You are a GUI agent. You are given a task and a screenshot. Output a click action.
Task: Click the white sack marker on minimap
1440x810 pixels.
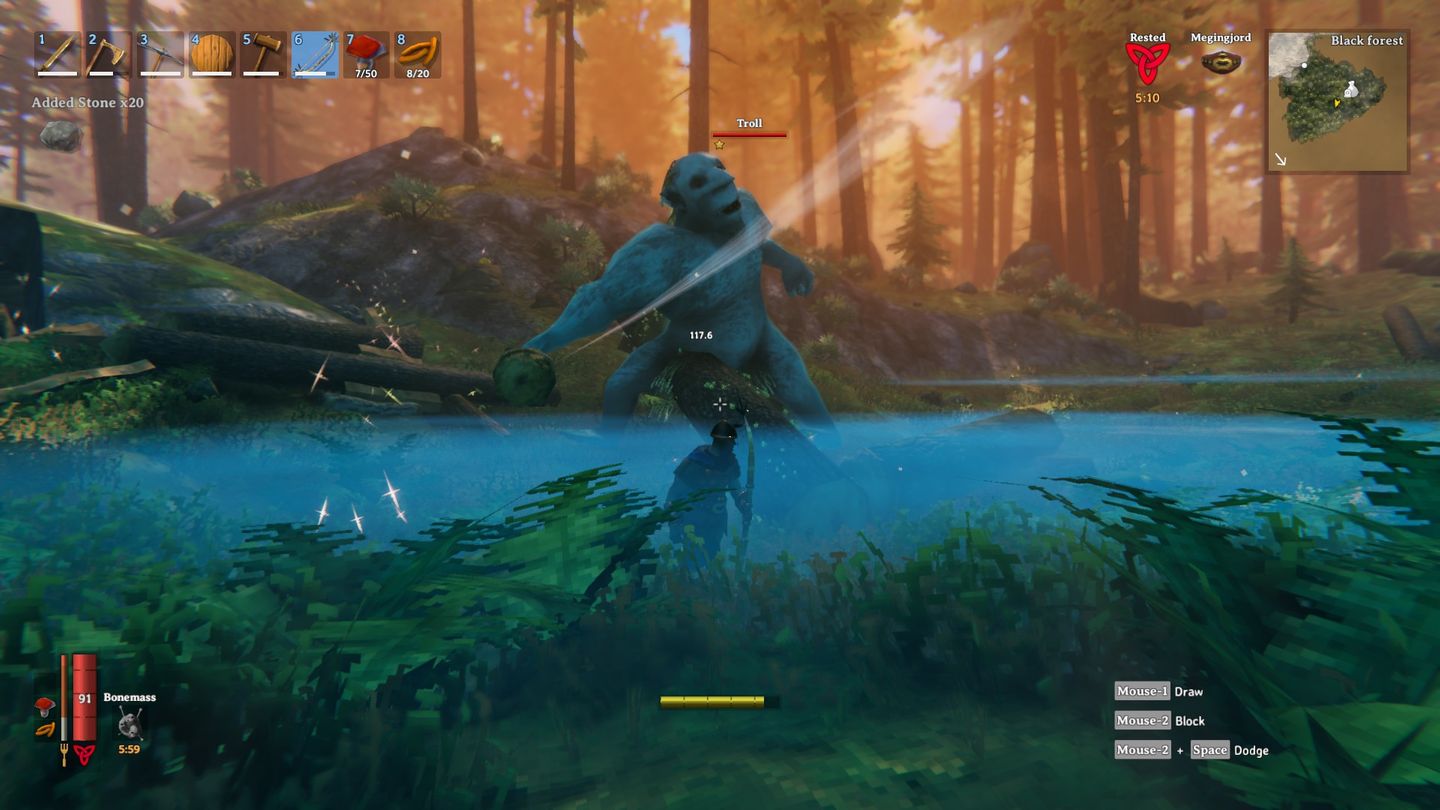(x=1350, y=89)
